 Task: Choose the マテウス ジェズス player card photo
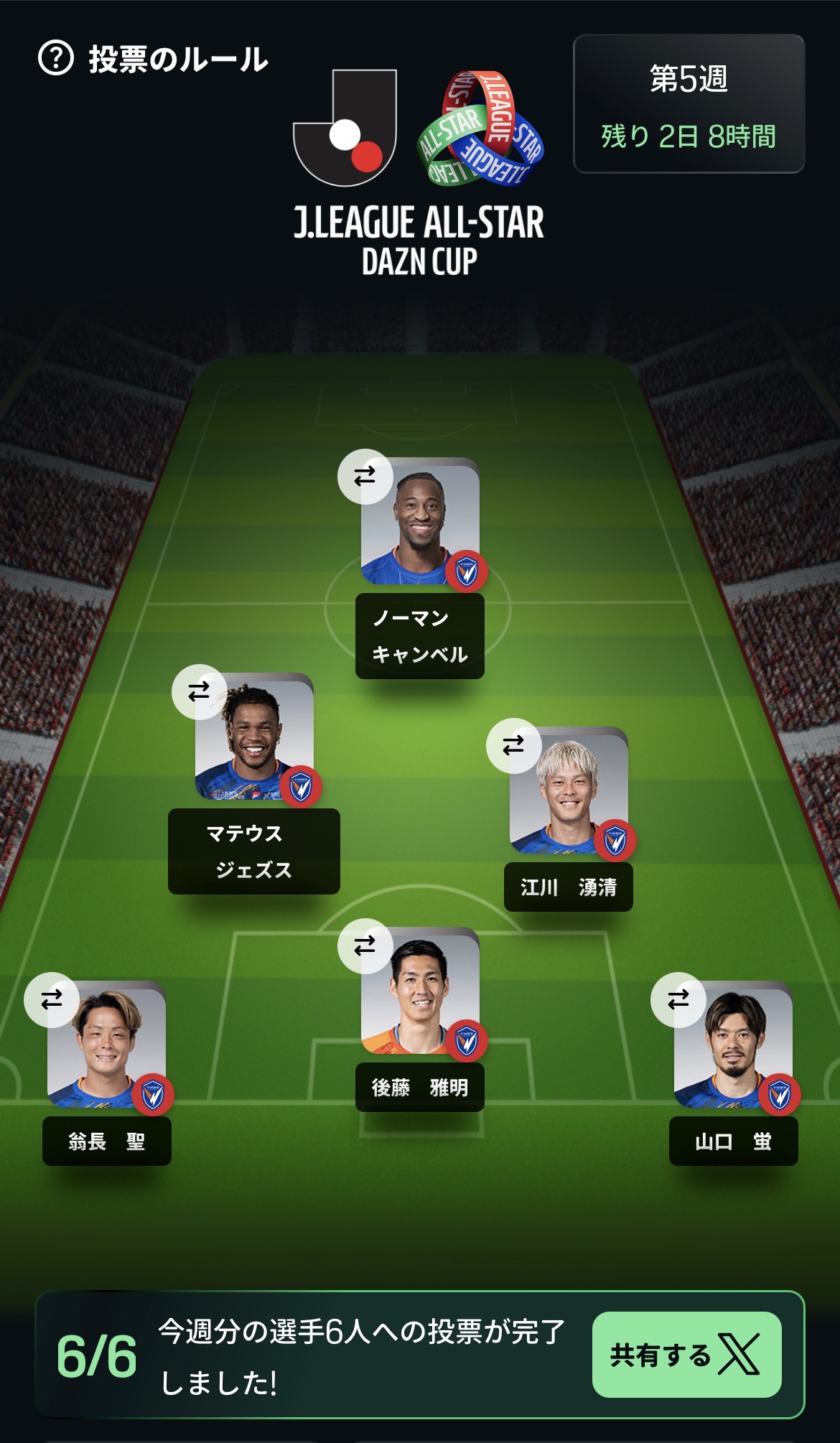click(x=255, y=739)
